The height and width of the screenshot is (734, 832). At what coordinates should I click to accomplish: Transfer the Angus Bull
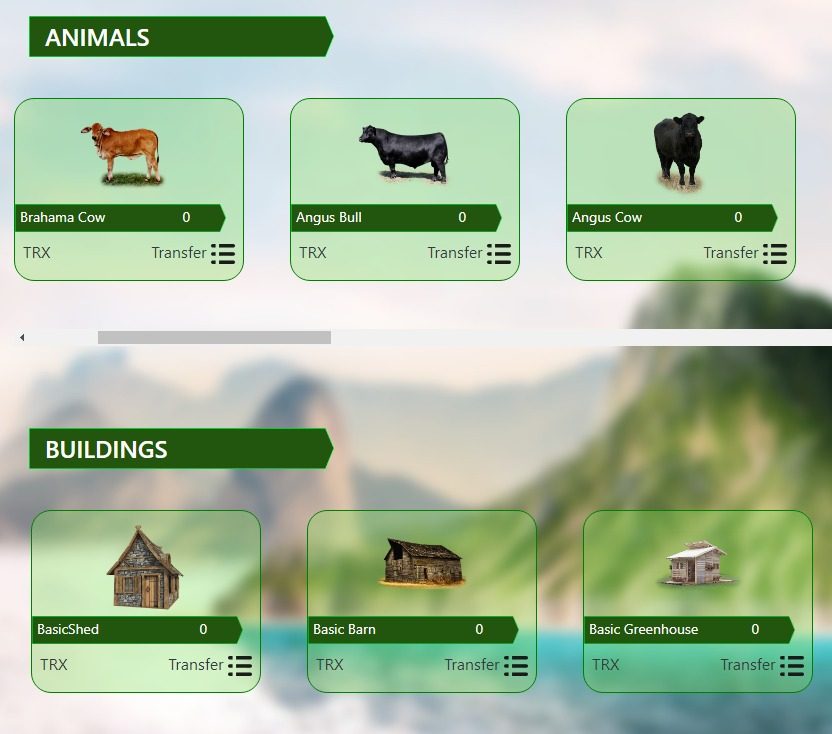(x=455, y=253)
